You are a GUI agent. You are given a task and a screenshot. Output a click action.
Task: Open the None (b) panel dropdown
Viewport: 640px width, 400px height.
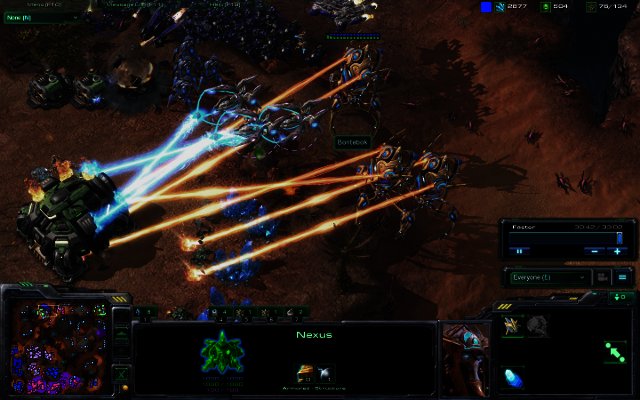click(45, 16)
